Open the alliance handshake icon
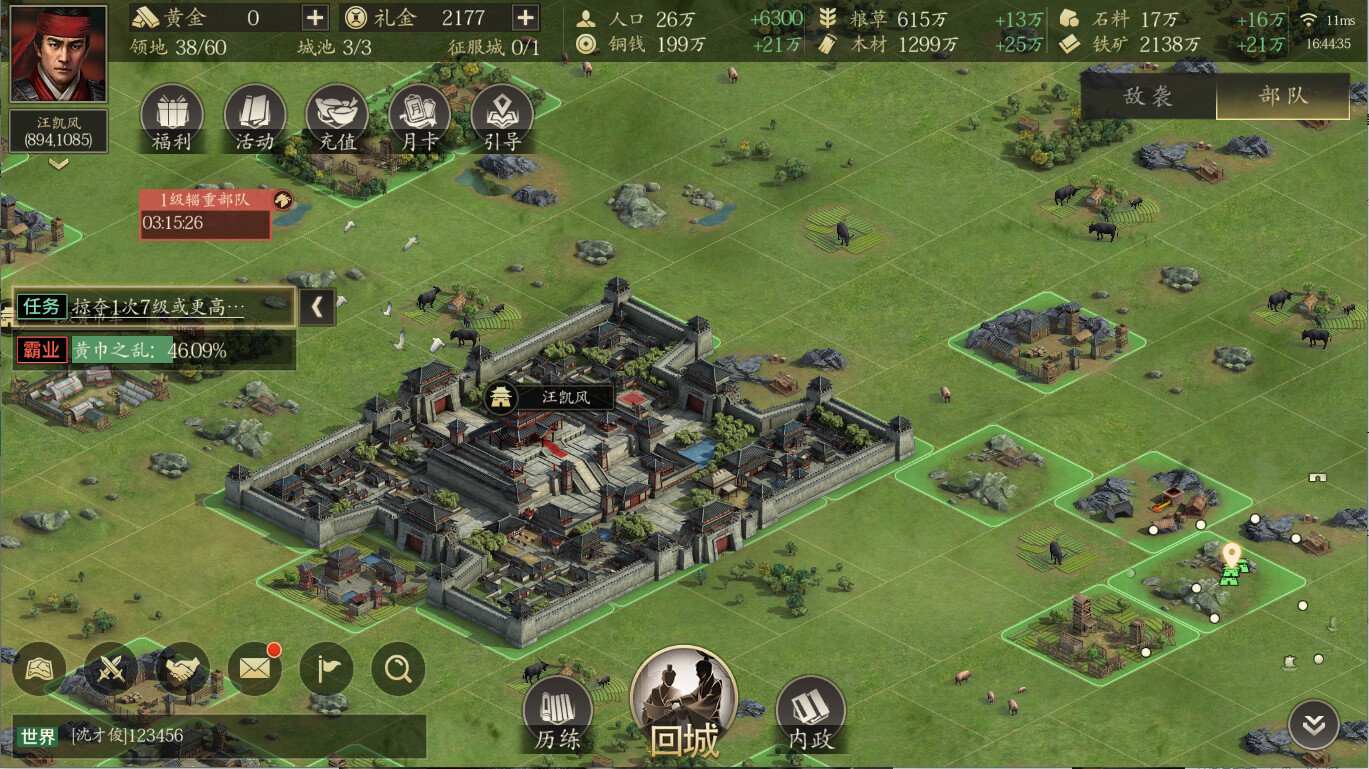This screenshot has width=1369, height=769. 182,669
